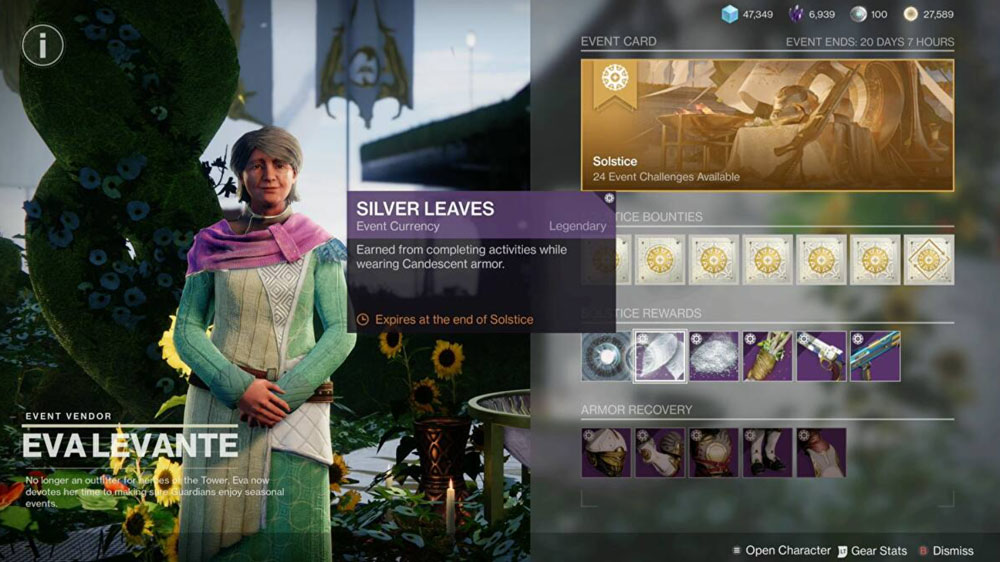This screenshot has height=562, width=1000.
Task: Recover the gauntlets armor piece
Action: (x=660, y=453)
